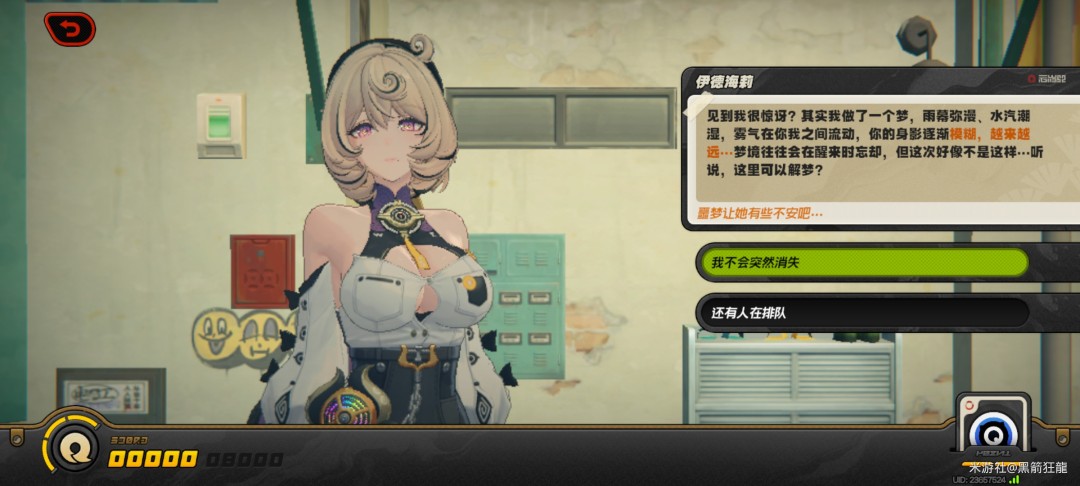
Task: Open the Bangboo camera icon
Action: pos(993,427)
